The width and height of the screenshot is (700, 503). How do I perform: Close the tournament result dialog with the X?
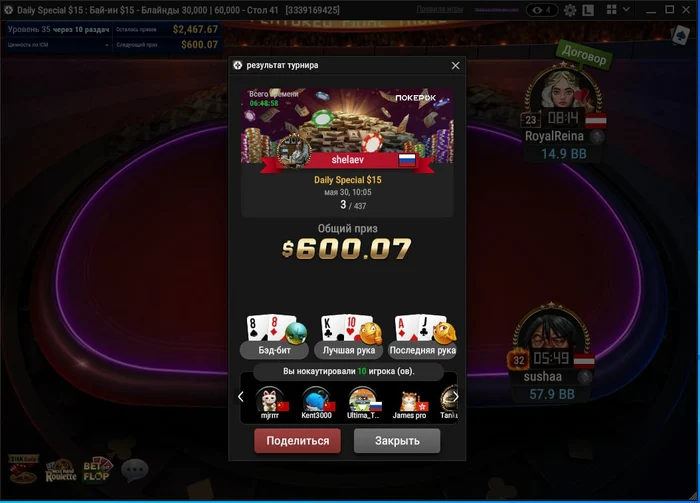[456, 66]
